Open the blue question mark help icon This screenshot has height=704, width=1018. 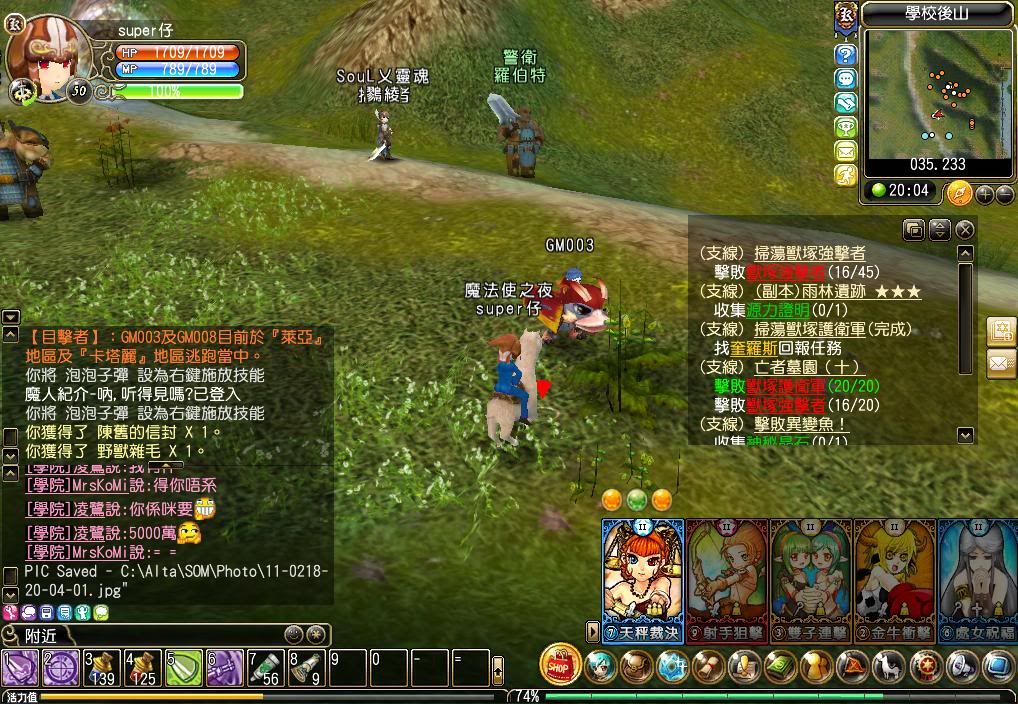[846, 55]
